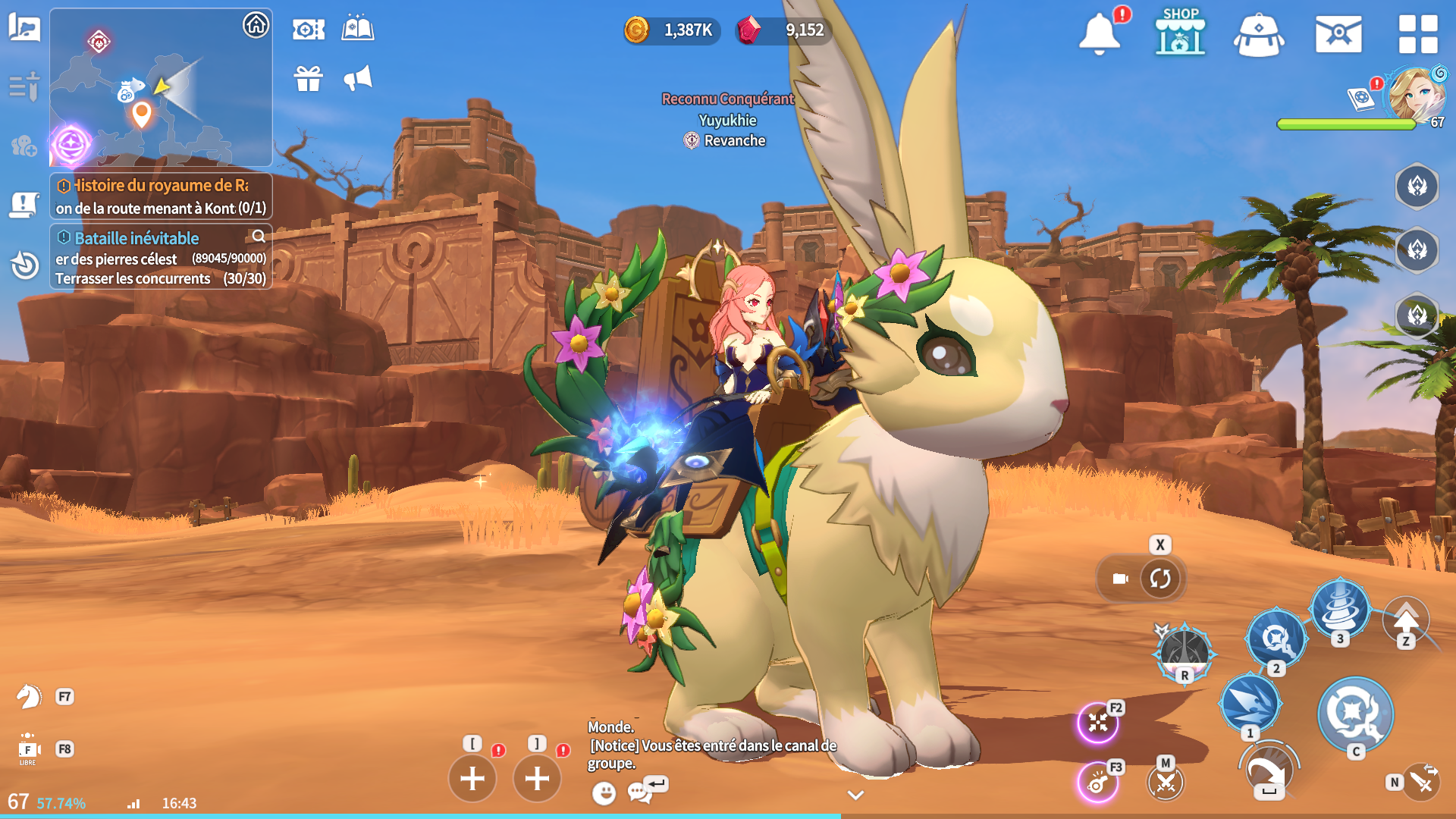Open the chat bubble window

tap(639, 793)
